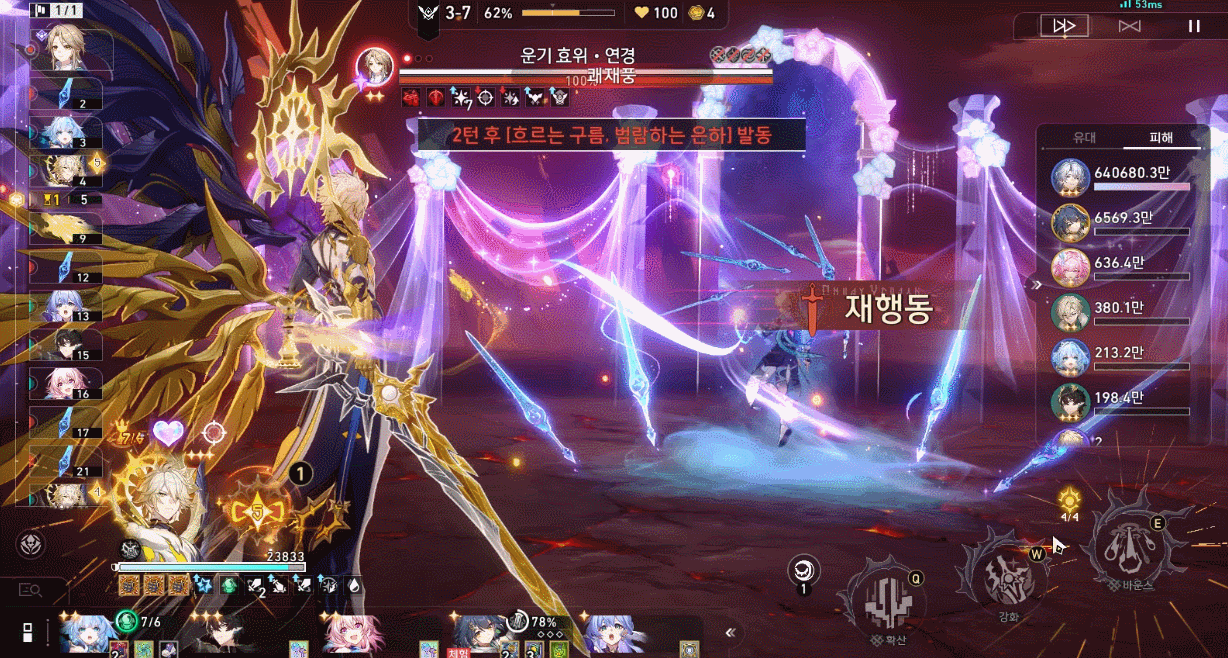Expand the double-arrow beside the team bar
Image resolution: width=1228 pixels, height=658 pixels.
tap(731, 632)
